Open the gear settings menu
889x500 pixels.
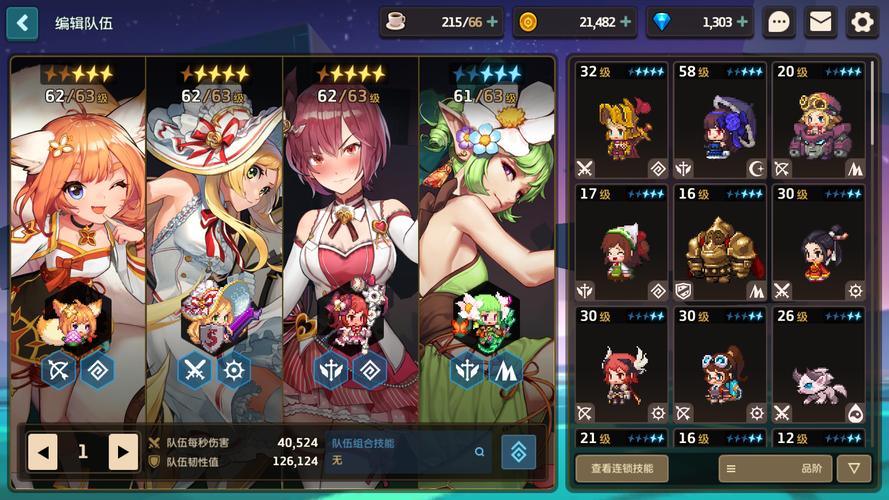point(861,22)
